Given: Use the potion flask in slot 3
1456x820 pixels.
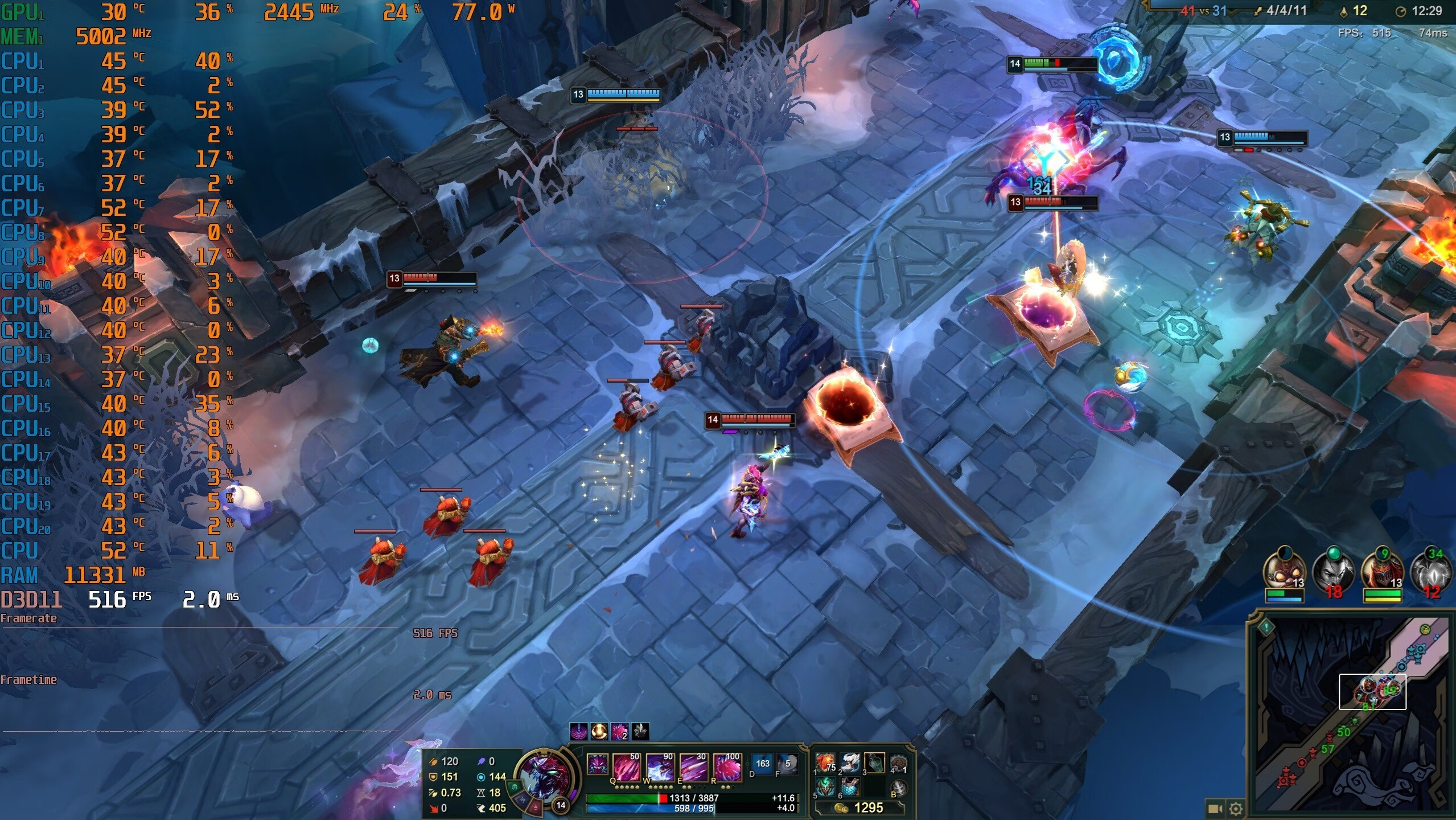Looking at the screenshot, I should [x=874, y=763].
